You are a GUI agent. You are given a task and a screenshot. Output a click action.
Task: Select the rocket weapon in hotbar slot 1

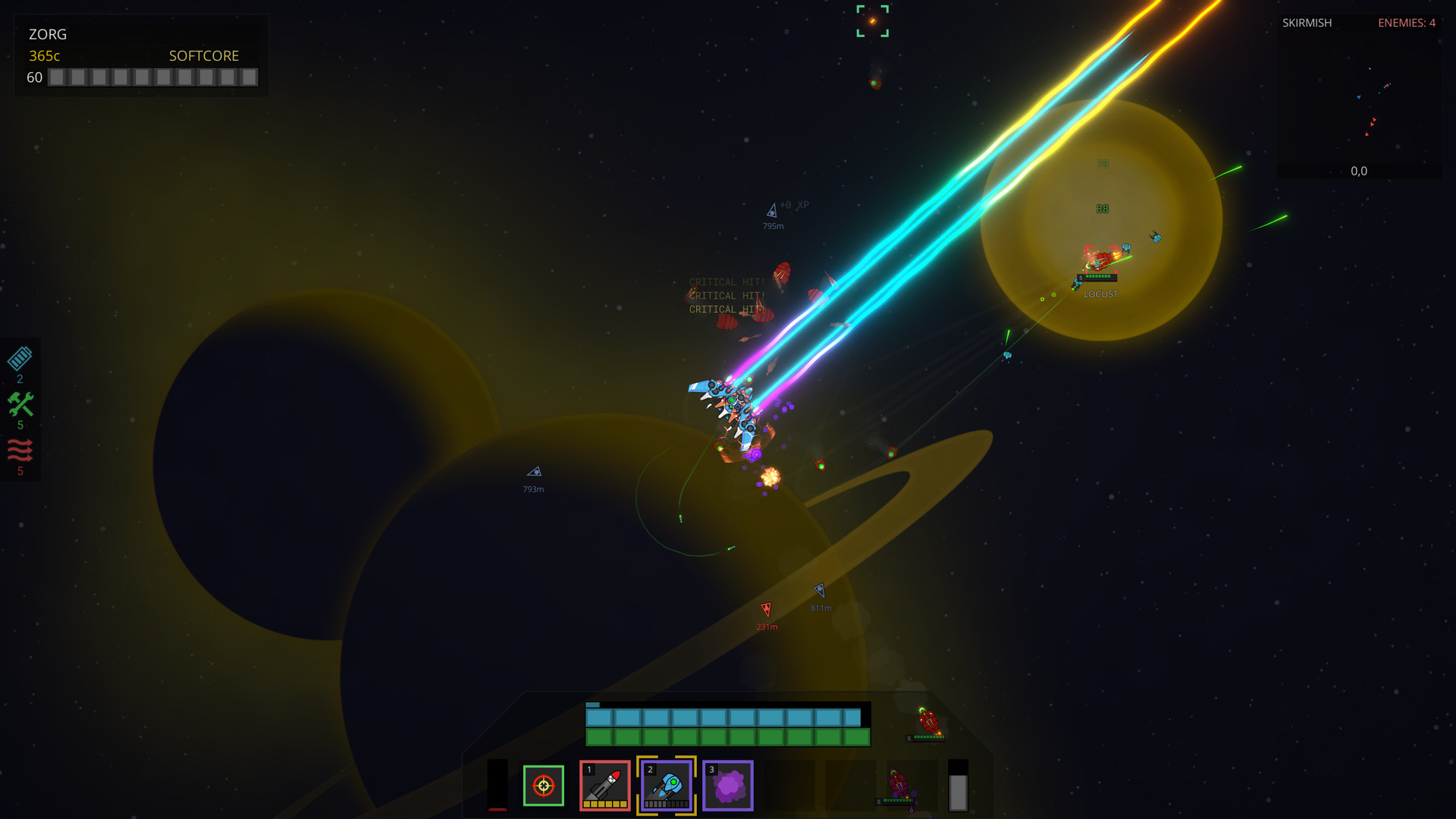(x=604, y=786)
